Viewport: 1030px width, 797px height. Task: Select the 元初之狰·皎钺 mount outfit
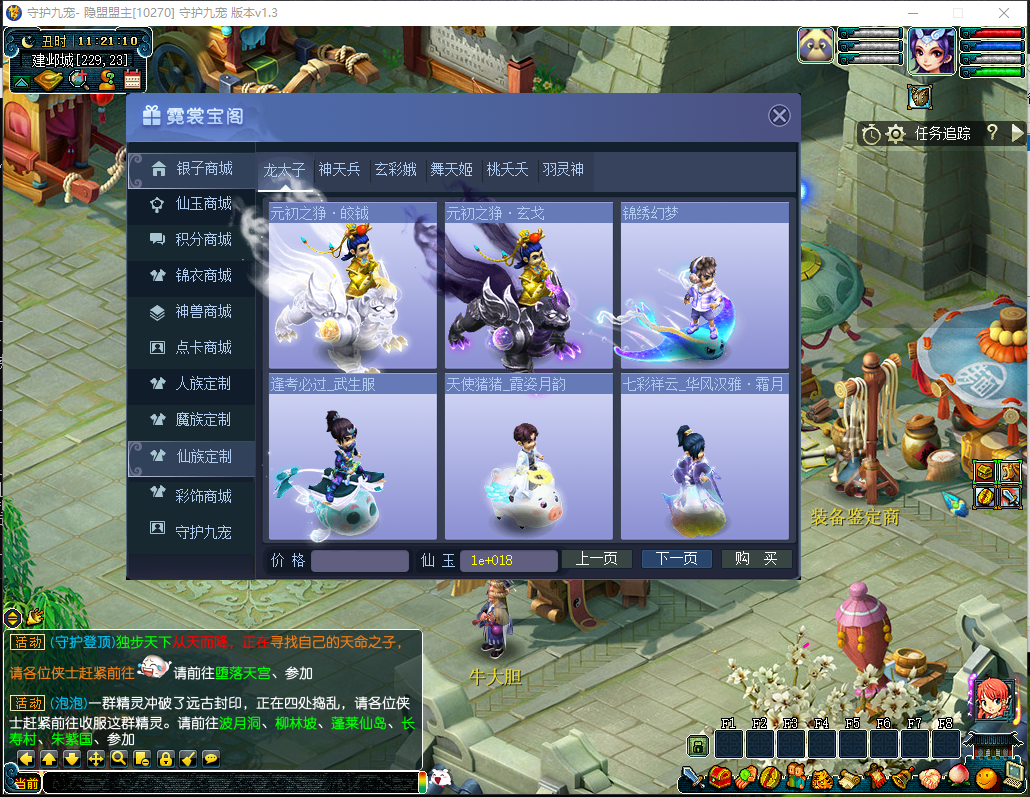pos(353,287)
